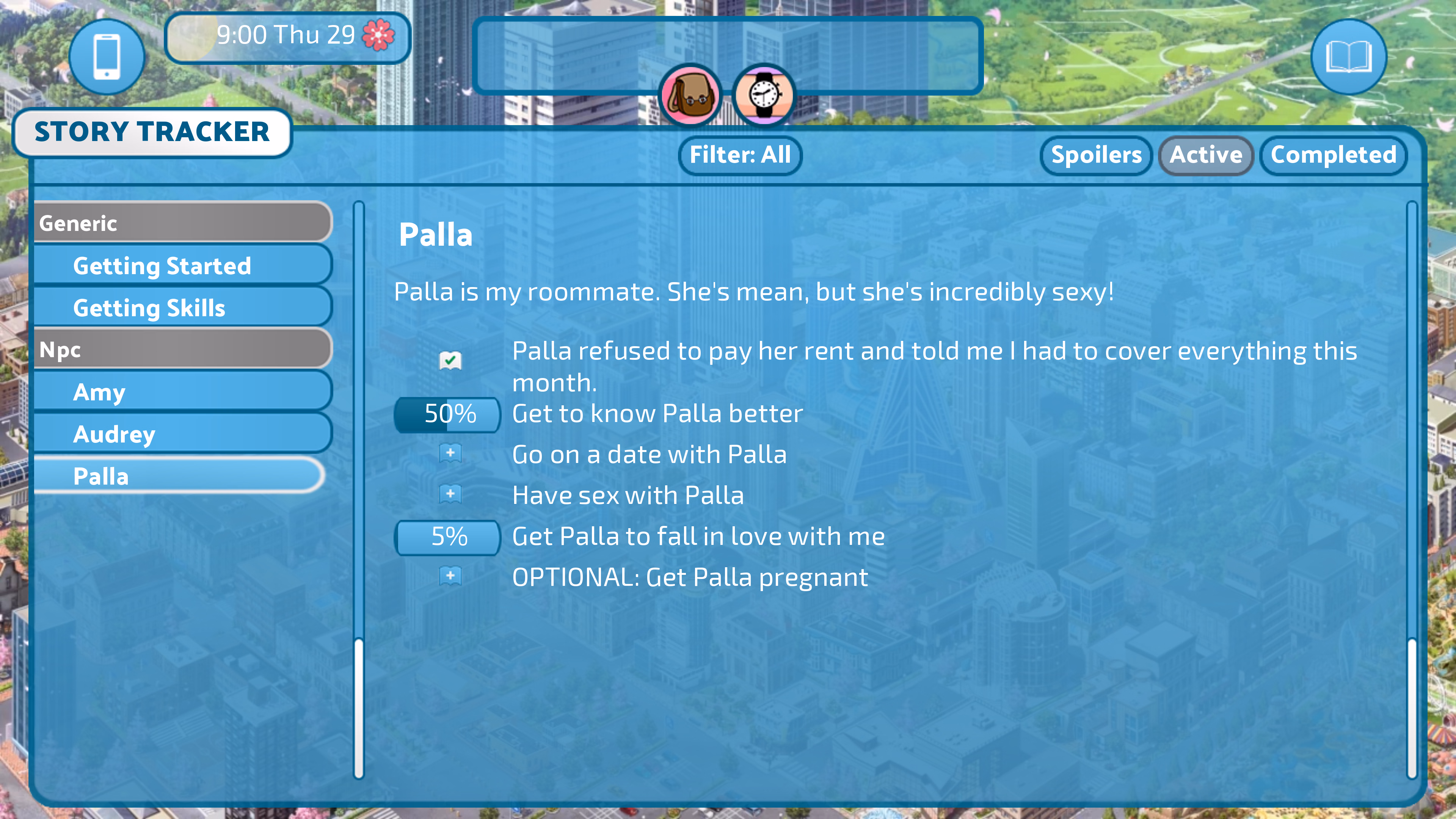Image resolution: width=1456 pixels, height=819 pixels.
Task: Collapse the Npc category header
Action: click(x=182, y=350)
